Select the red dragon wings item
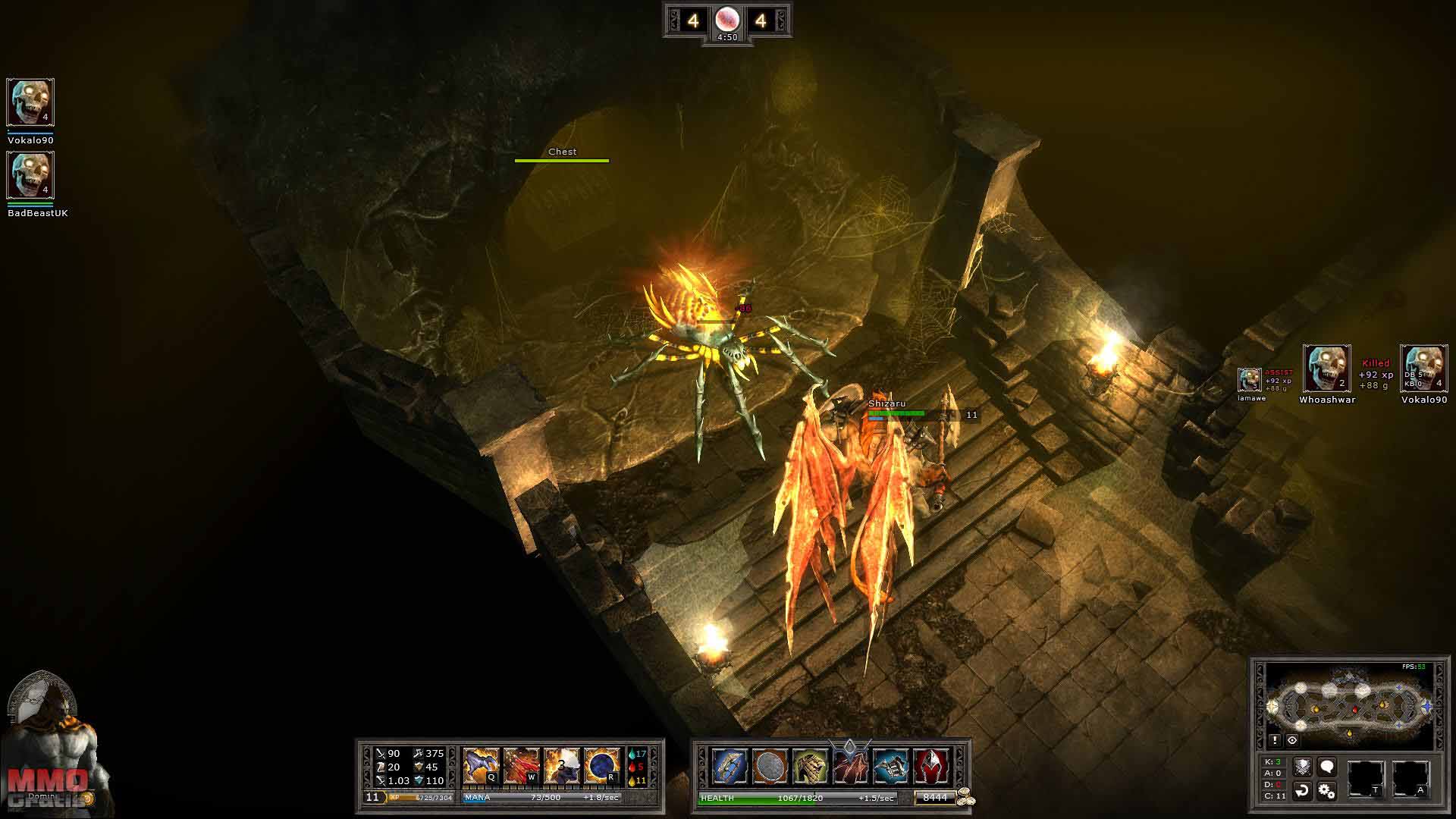Viewport: 1456px width, 819px height. (x=850, y=766)
